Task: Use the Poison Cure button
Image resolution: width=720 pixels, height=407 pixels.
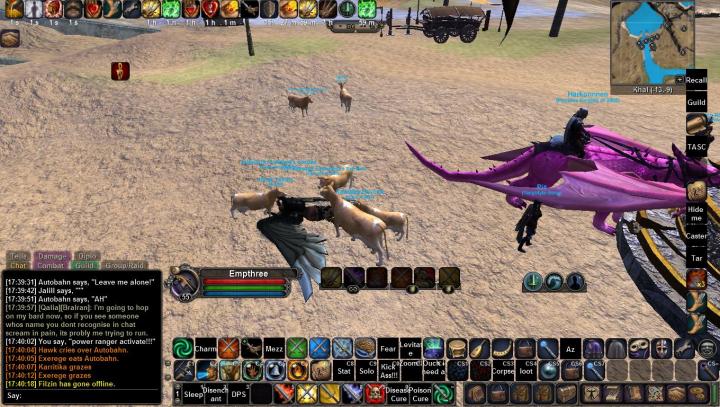Action: point(421,394)
